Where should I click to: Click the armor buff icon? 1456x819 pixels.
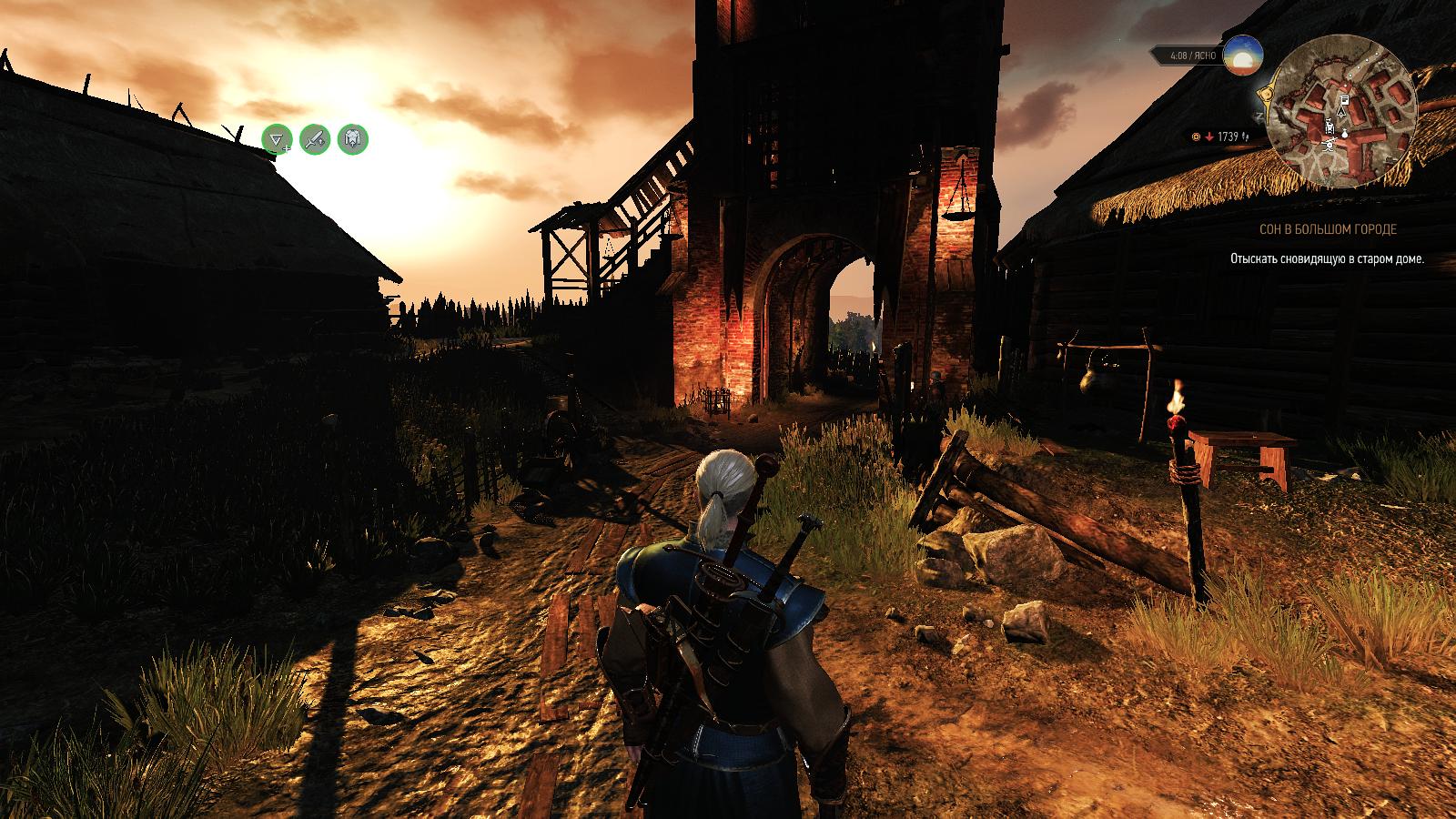pos(352,138)
